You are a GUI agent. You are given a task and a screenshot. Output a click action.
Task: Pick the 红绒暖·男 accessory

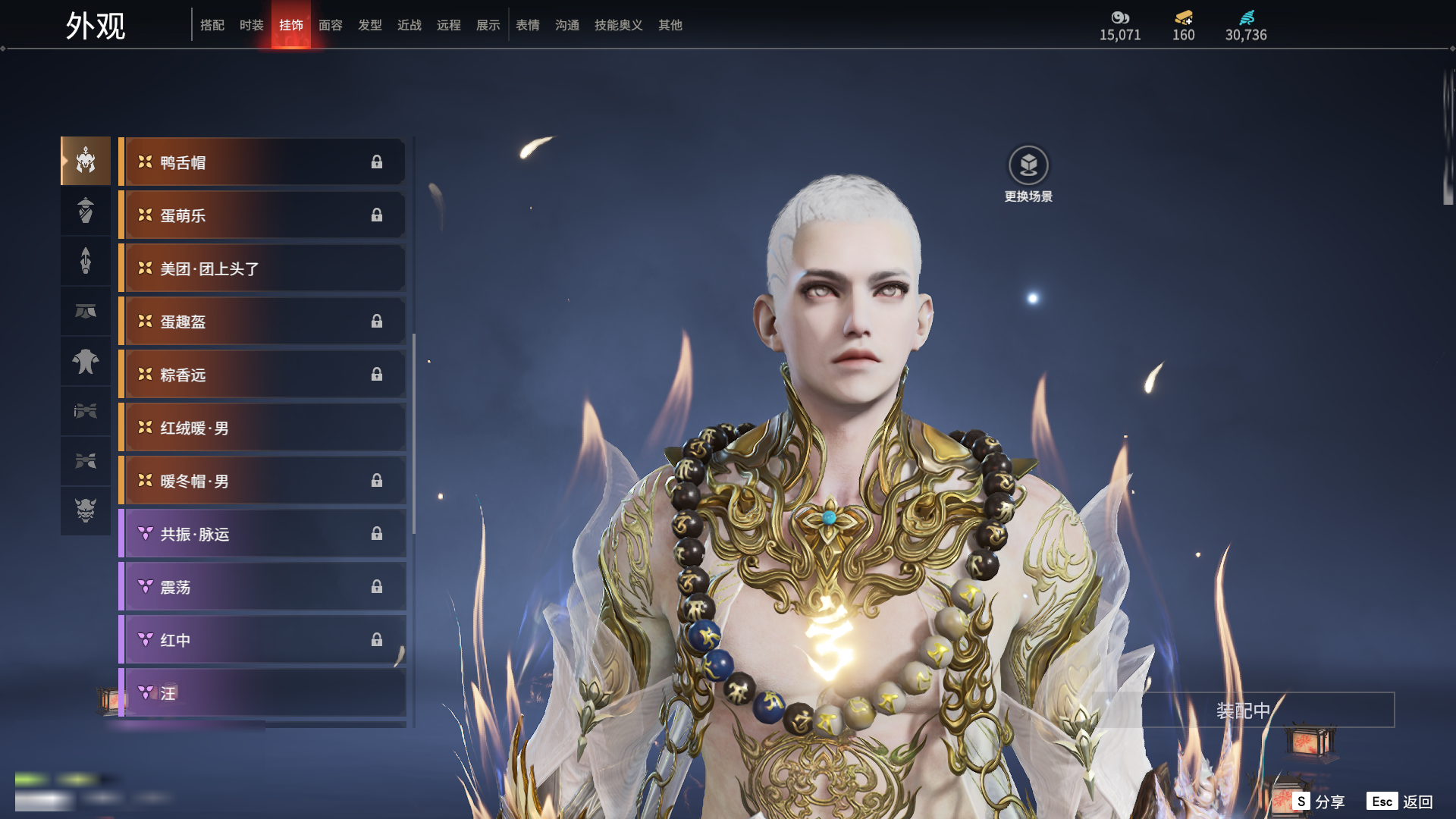pyautogui.click(x=262, y=428)
